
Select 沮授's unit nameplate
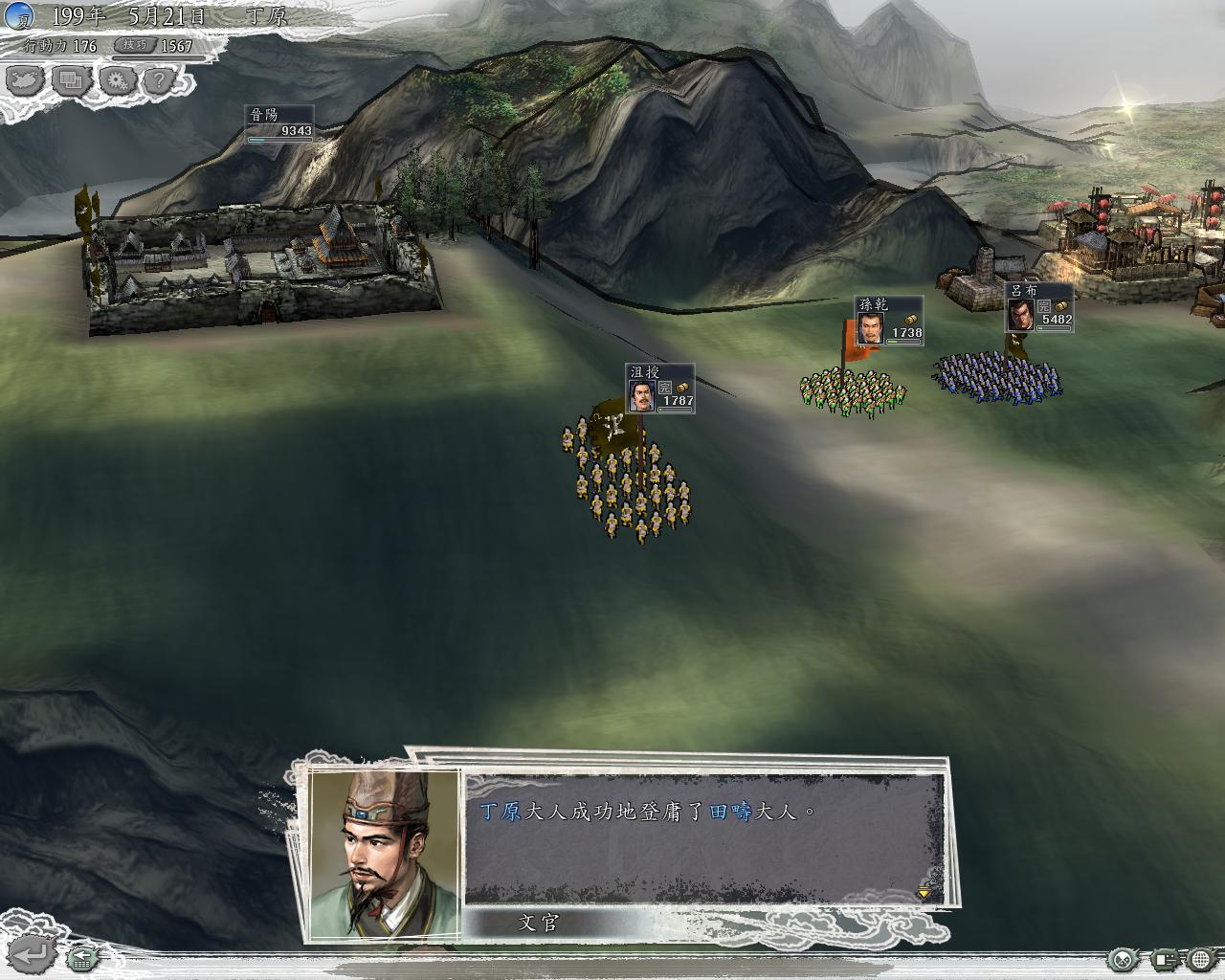point(660,389)
